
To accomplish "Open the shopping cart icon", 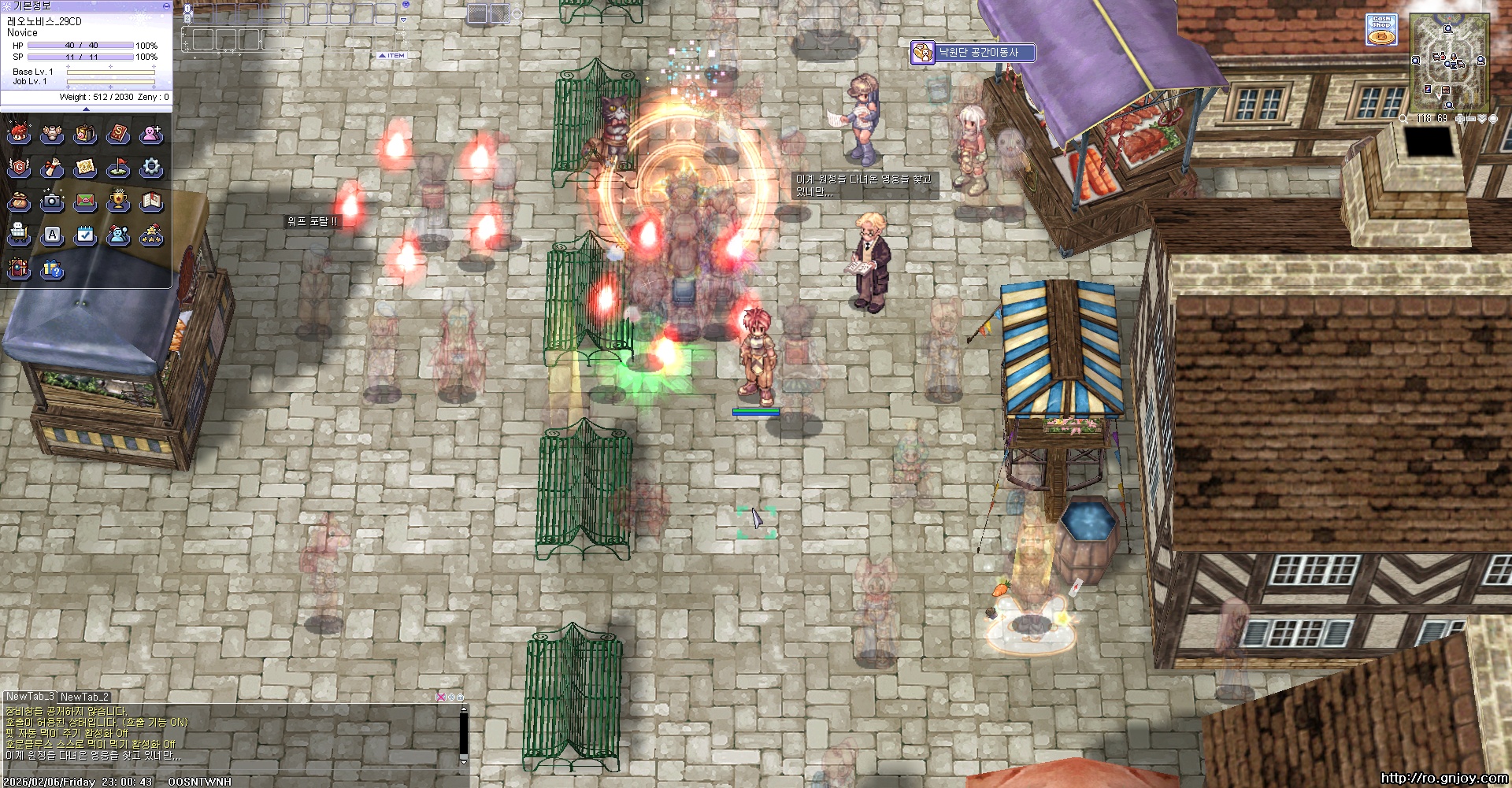I will coord(19,235).
